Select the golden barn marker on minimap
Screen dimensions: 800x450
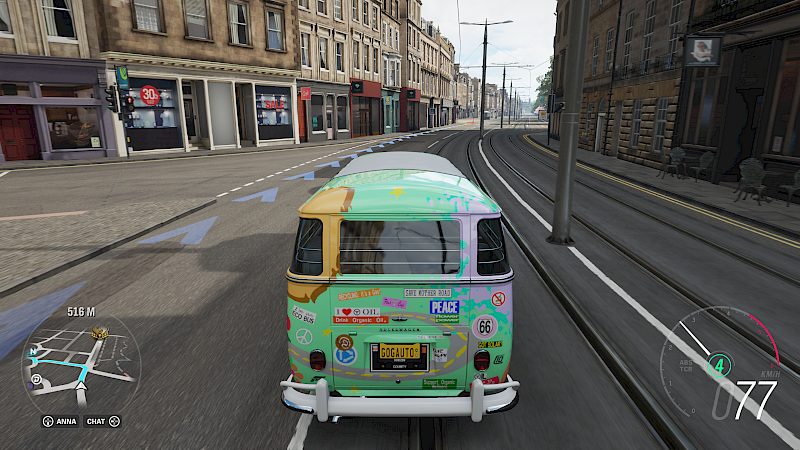coord(99,333)
